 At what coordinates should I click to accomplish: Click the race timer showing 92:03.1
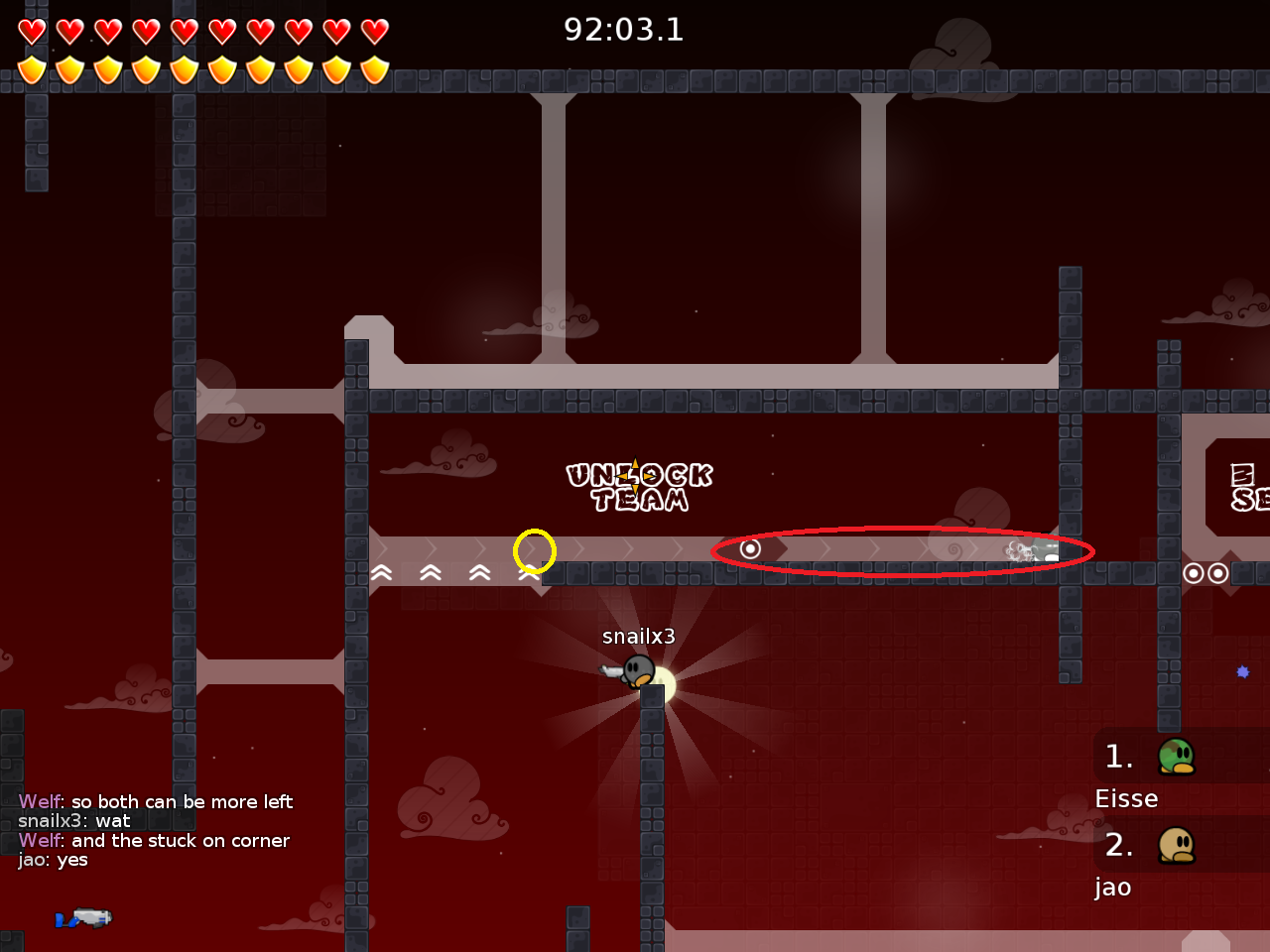625,30
